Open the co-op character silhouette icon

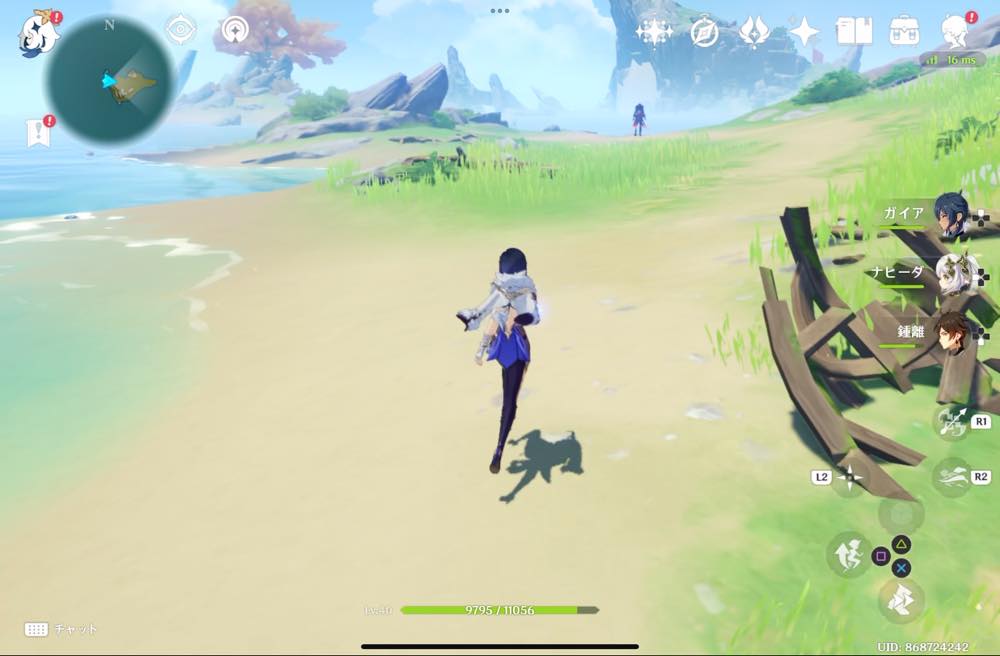(x=955, y=31)
